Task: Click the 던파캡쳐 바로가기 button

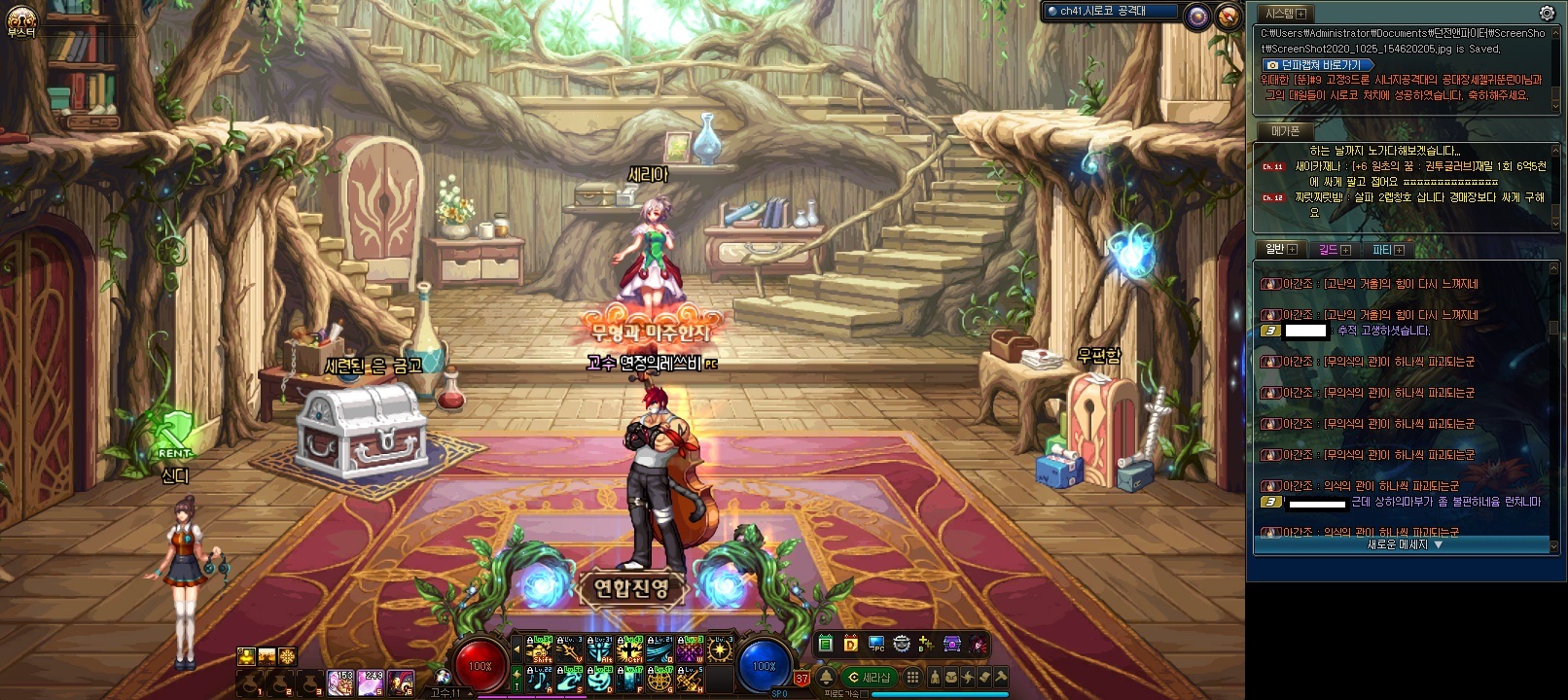Action: pyautogui.click(x=1320, y=65)
